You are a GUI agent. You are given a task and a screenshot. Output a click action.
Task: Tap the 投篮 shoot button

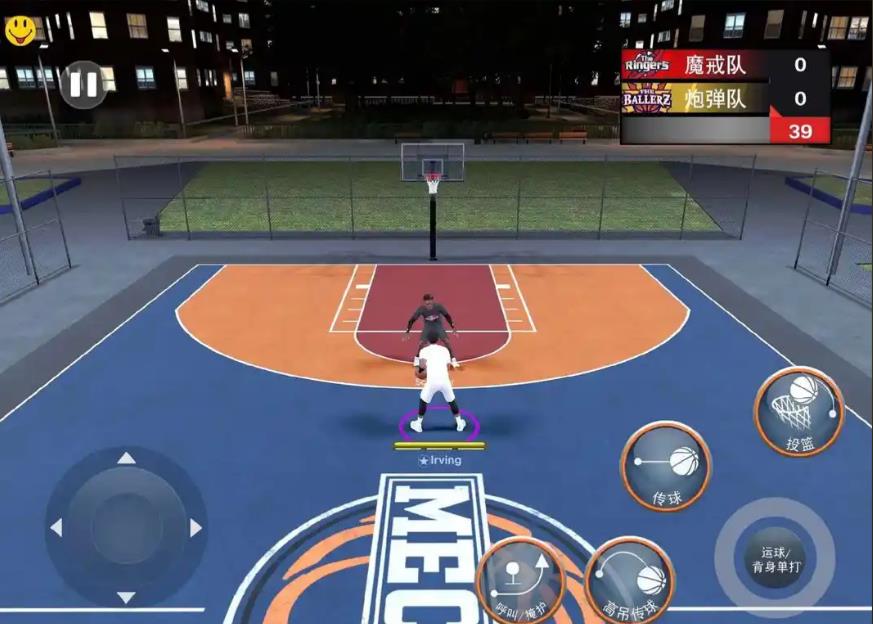click(799, 411)
